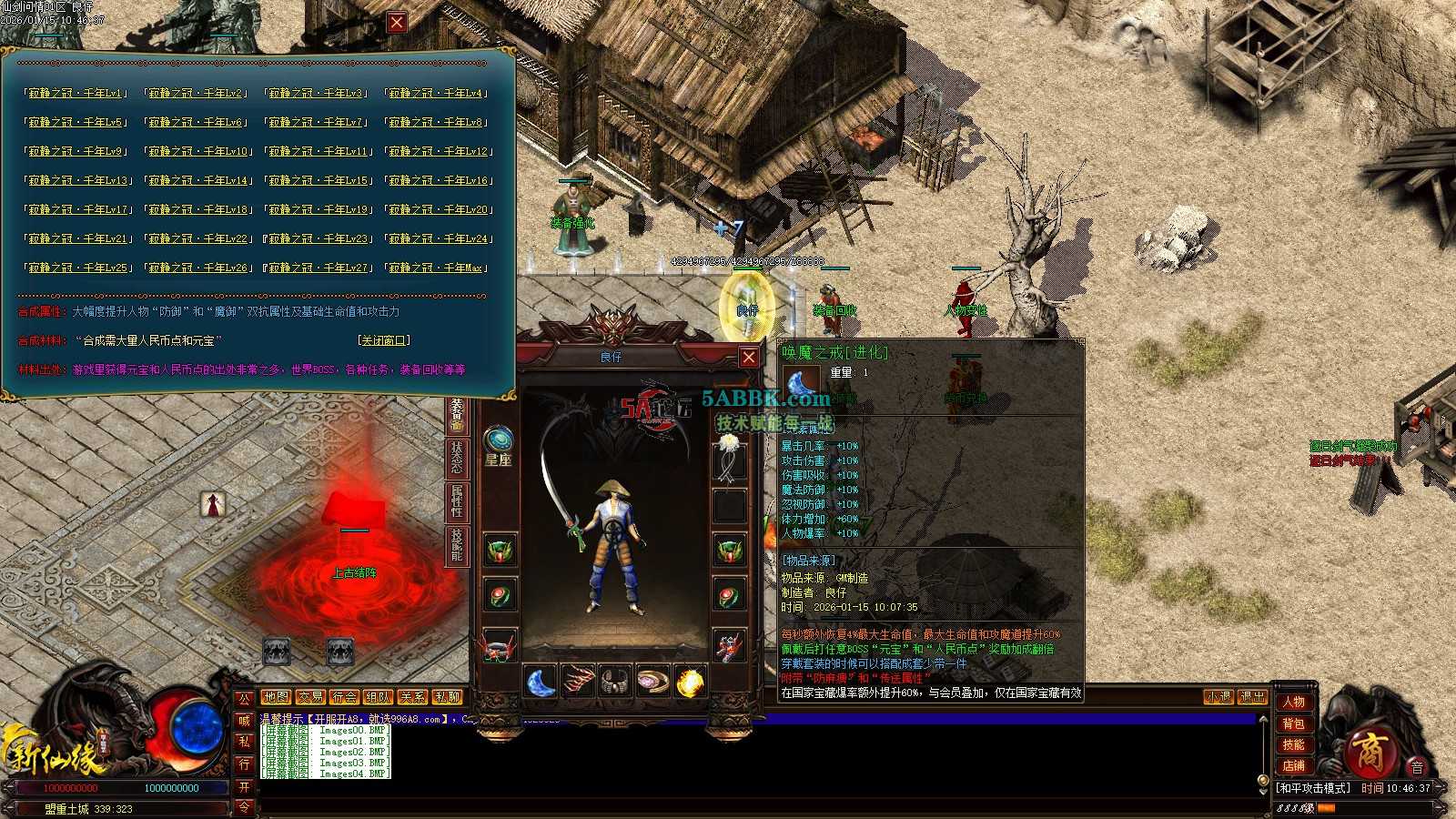Select the blue crescent equipment slot
Screen dimensions: 1456x819
point(541,682)
